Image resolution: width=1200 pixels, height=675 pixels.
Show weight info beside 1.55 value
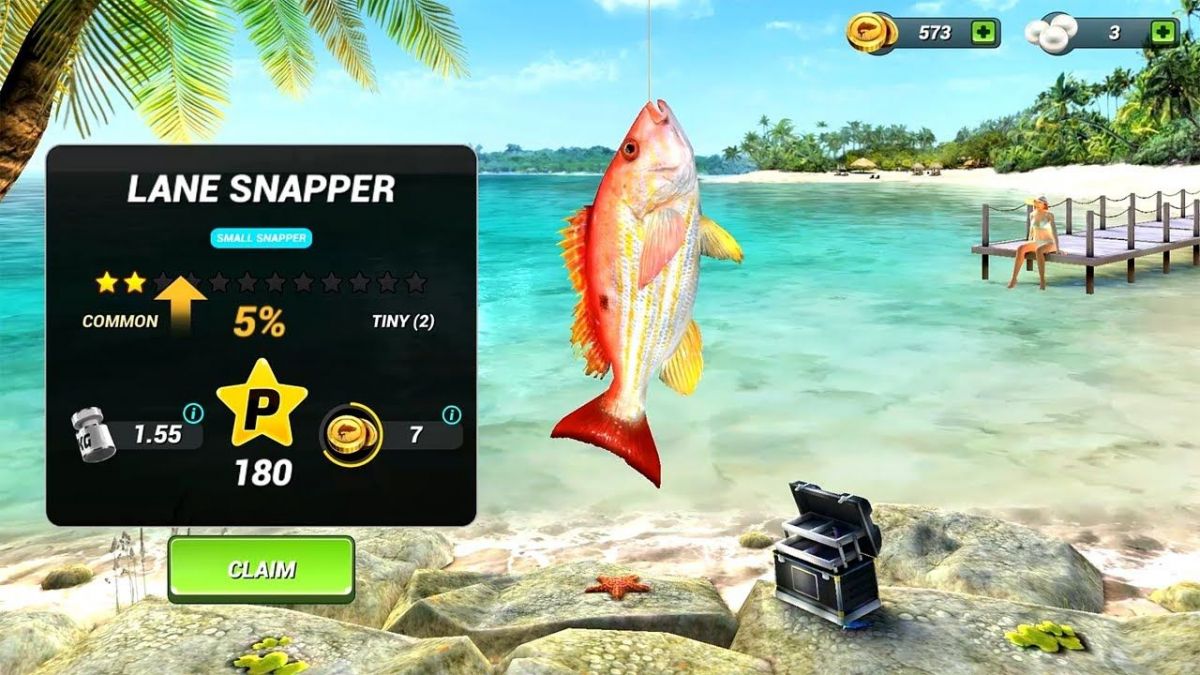pyautogui.click(x=194, y=413)
